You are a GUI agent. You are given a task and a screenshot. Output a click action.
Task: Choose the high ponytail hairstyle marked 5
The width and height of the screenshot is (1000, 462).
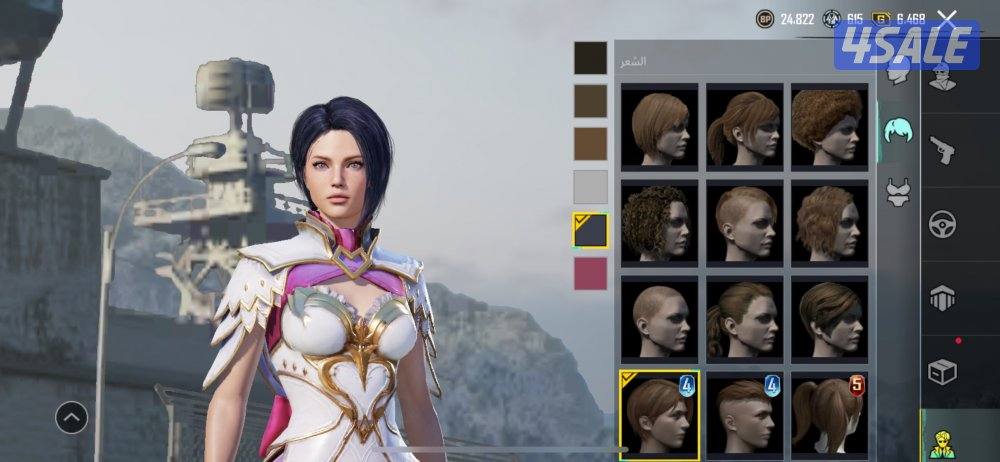click(x=830, y=413)
